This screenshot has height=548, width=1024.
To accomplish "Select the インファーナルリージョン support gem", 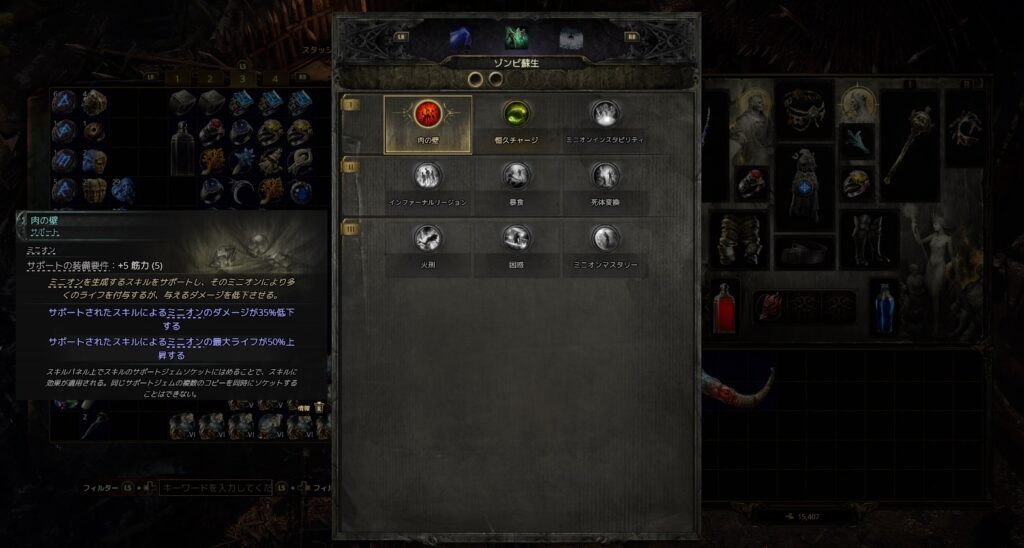I will [428, 177].
